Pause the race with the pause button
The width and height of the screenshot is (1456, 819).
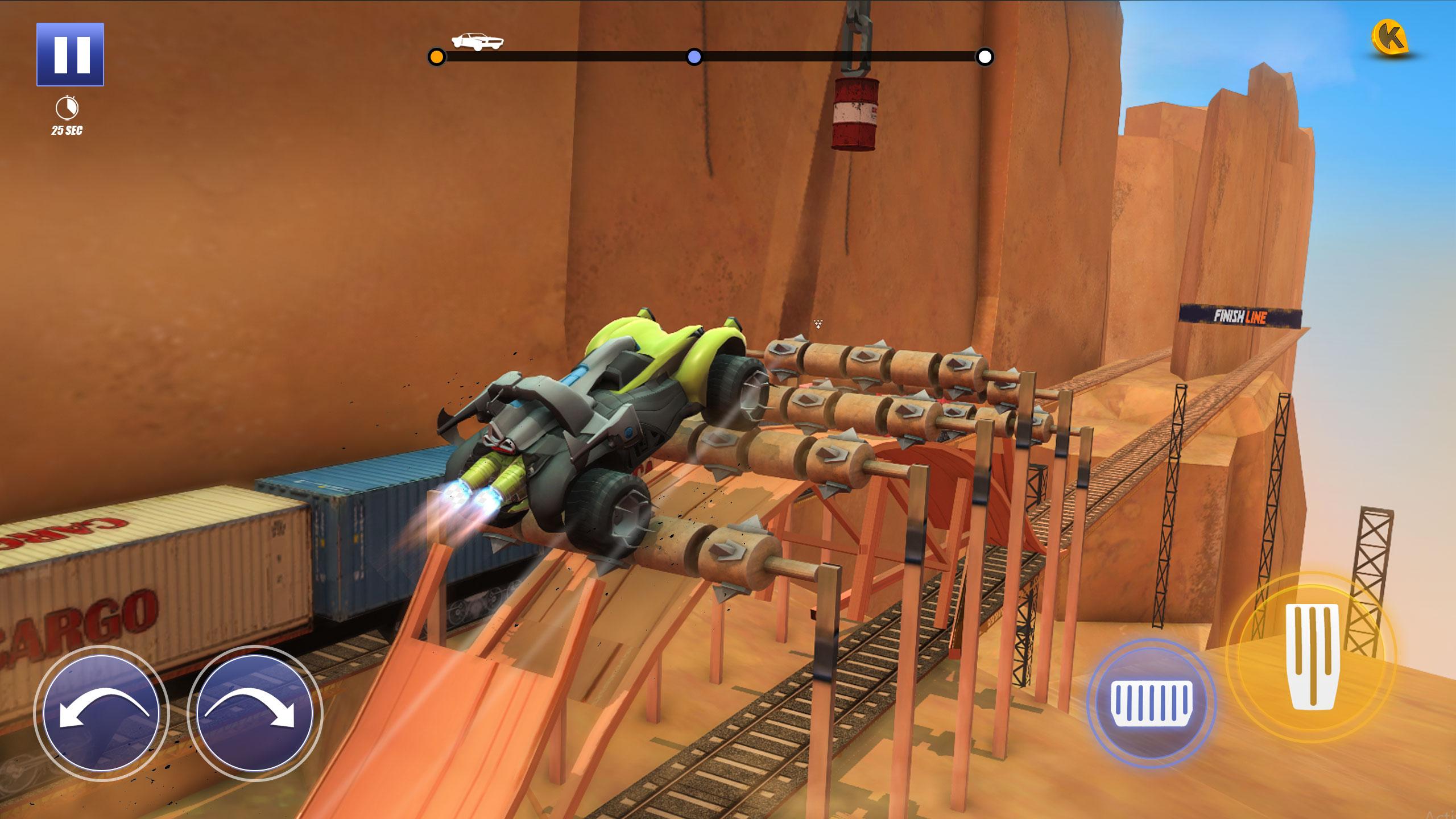tap(70, 55)
